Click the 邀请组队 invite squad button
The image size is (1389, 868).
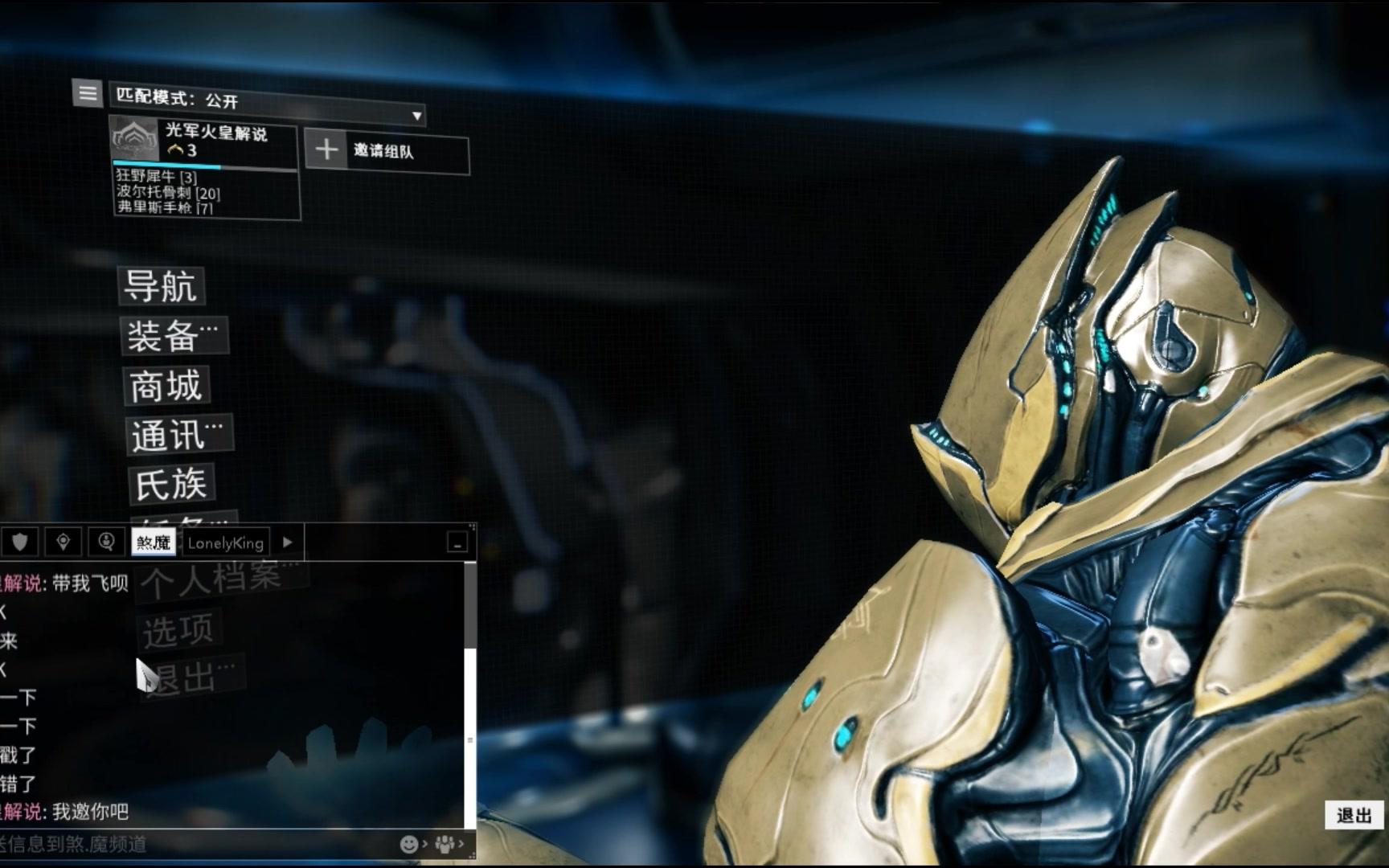(x=387, y=151)
